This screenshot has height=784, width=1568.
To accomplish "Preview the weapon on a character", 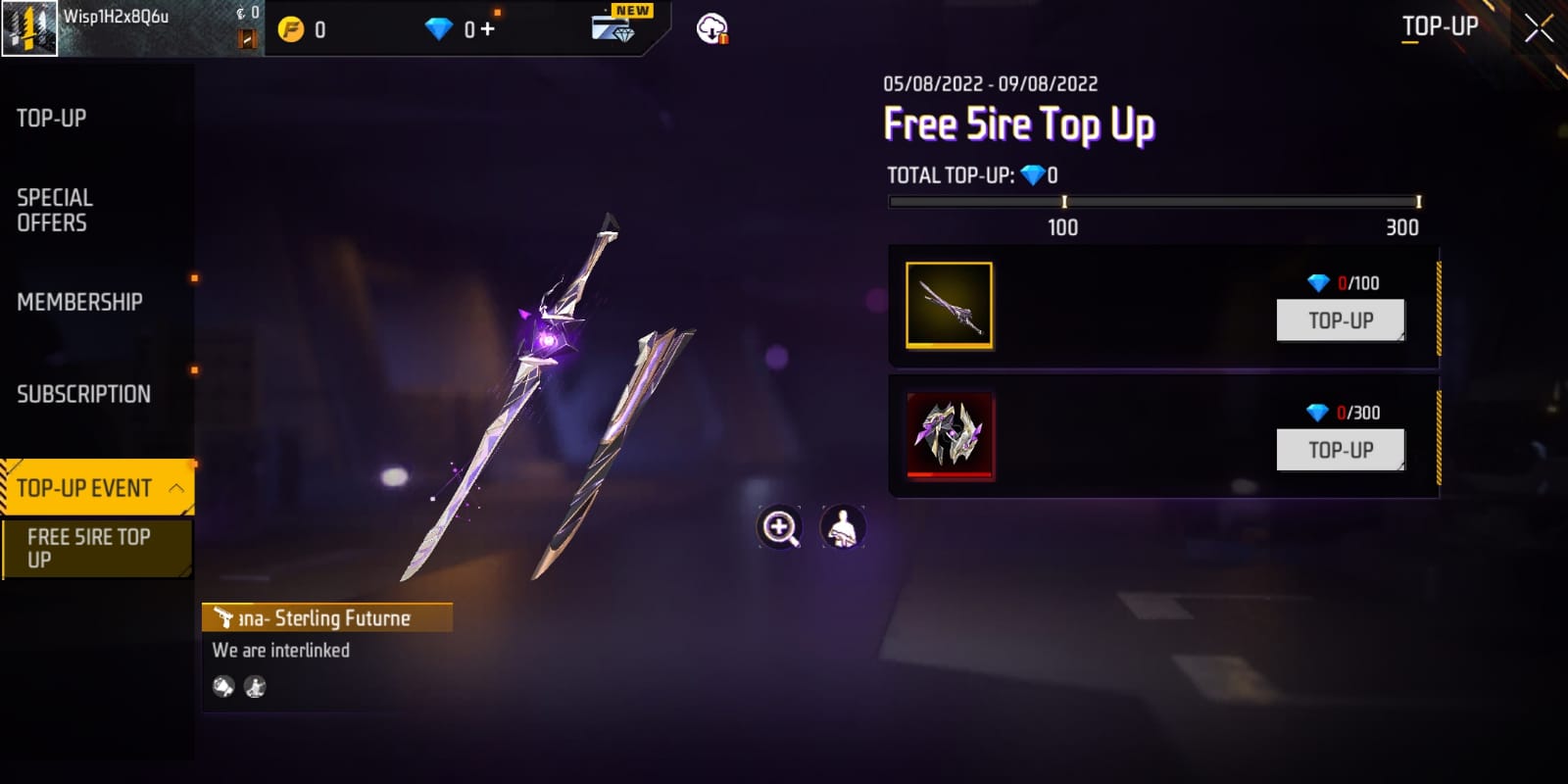I will click(x=843, y=528).
